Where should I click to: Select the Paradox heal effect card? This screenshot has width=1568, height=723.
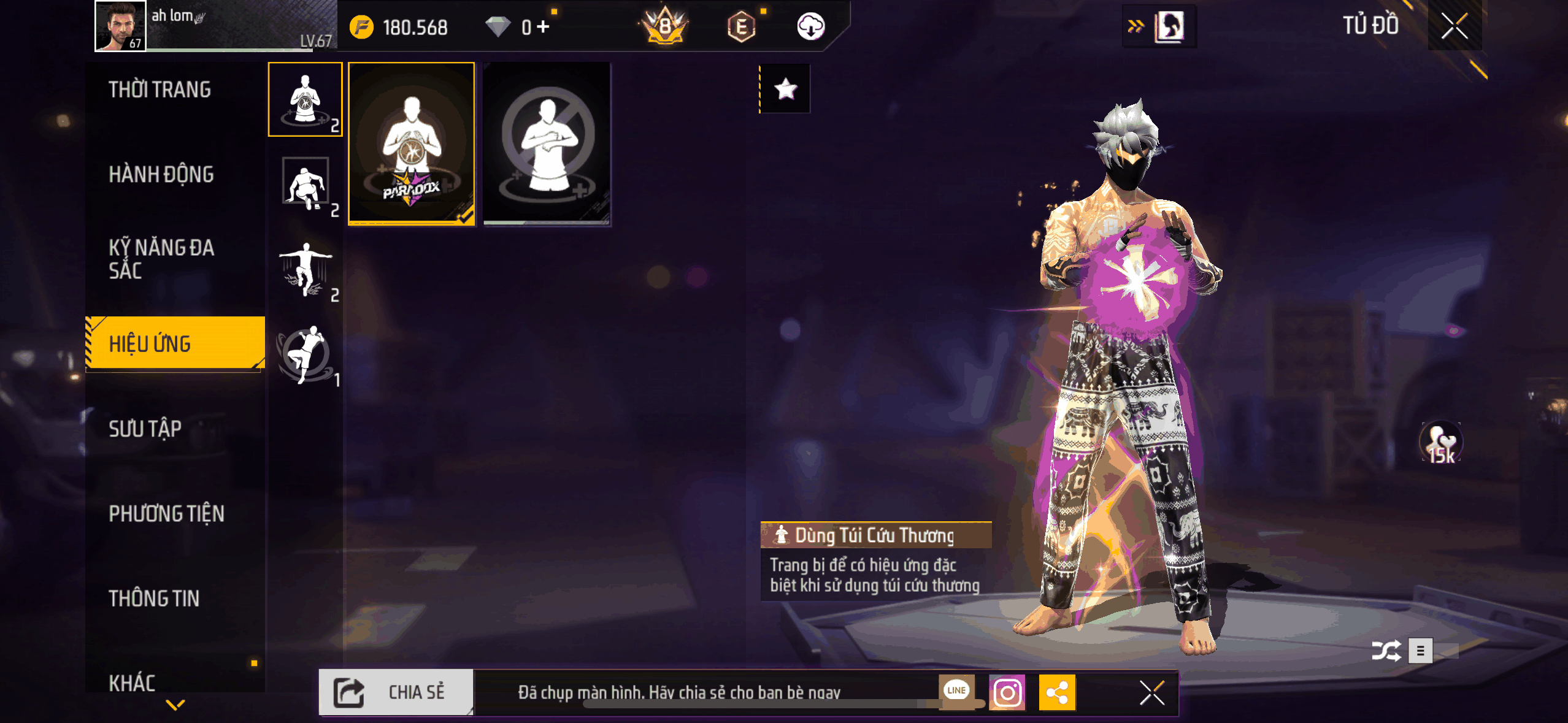(x=412, y=144)
